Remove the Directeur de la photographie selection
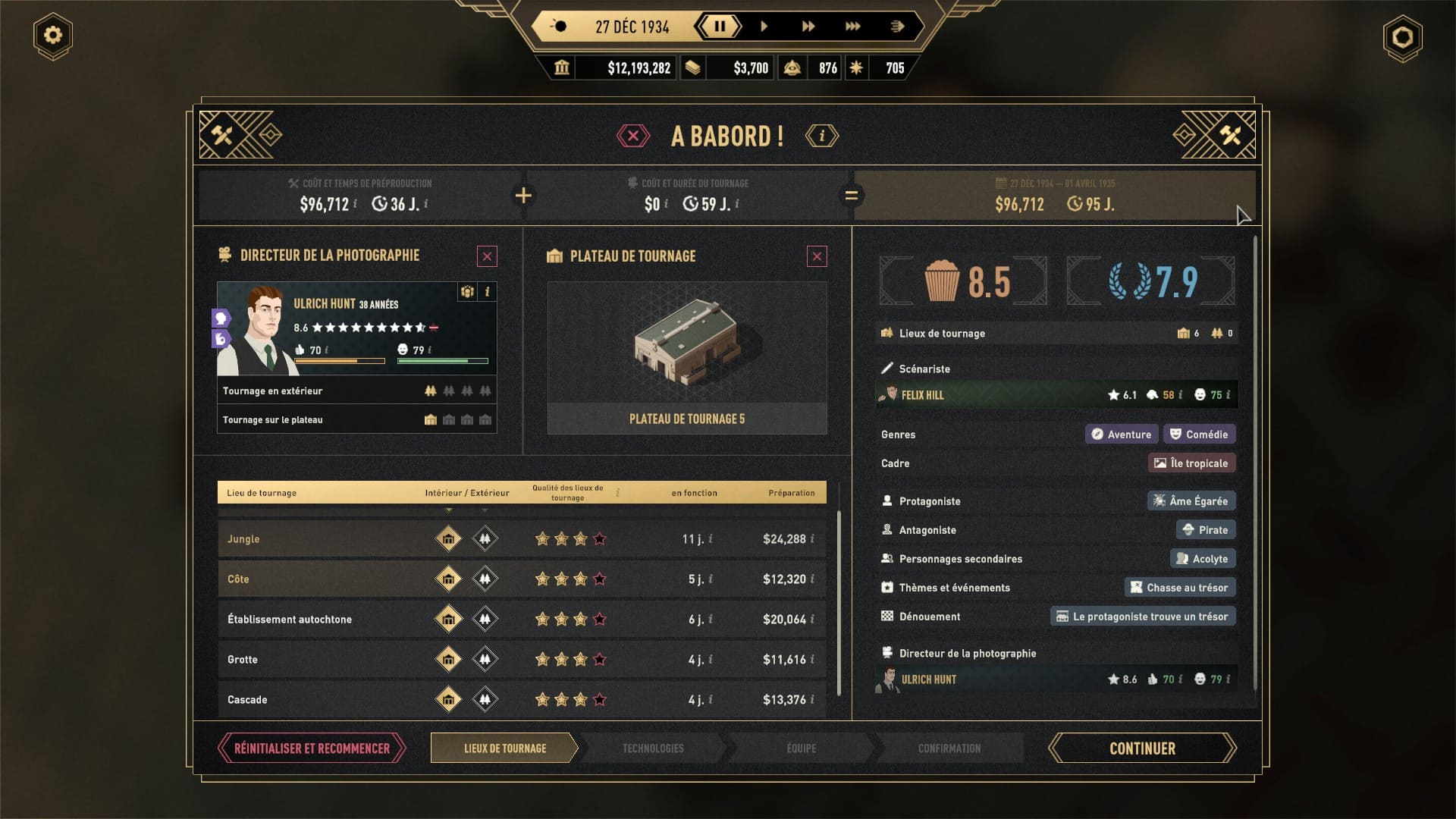The height and width of the screenshot is (819, 1456). click(x=487, y=256)
